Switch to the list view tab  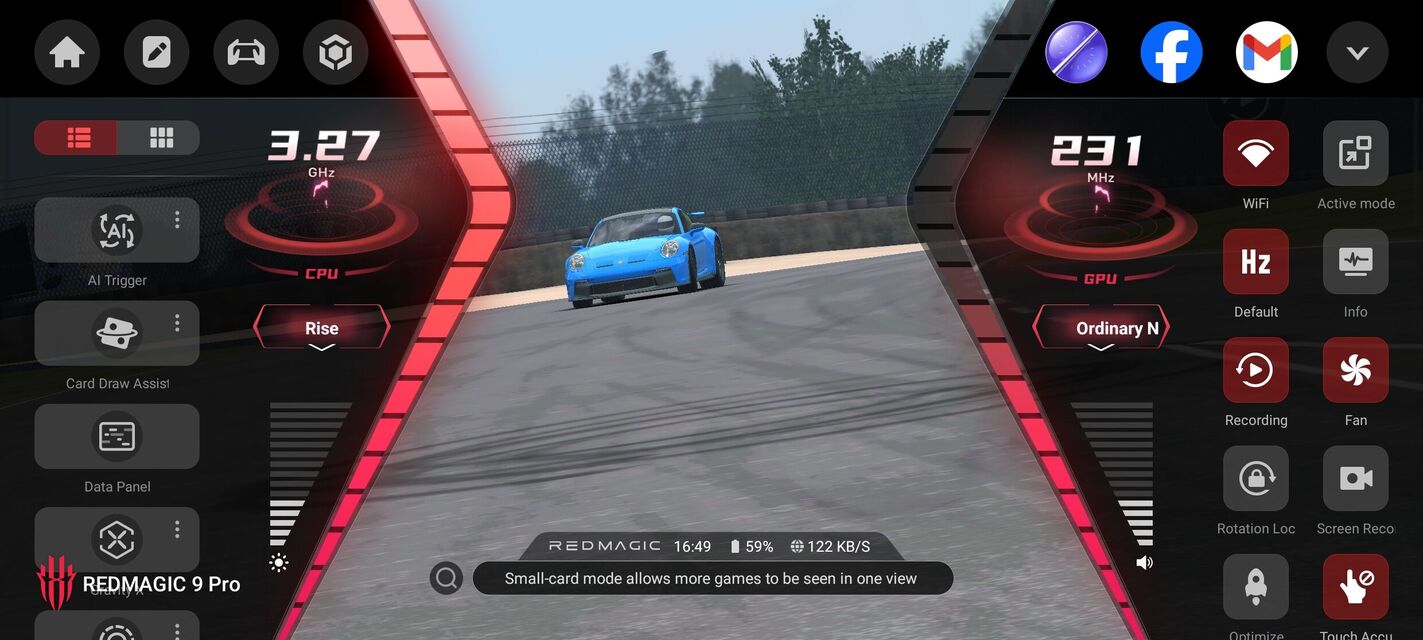[77, 138]
